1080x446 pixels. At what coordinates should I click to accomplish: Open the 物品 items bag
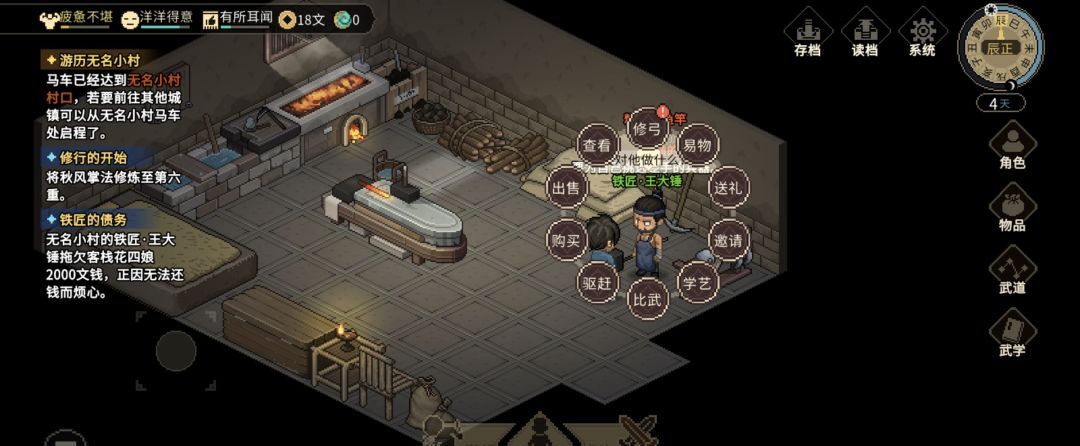[x=1012, y=209]
